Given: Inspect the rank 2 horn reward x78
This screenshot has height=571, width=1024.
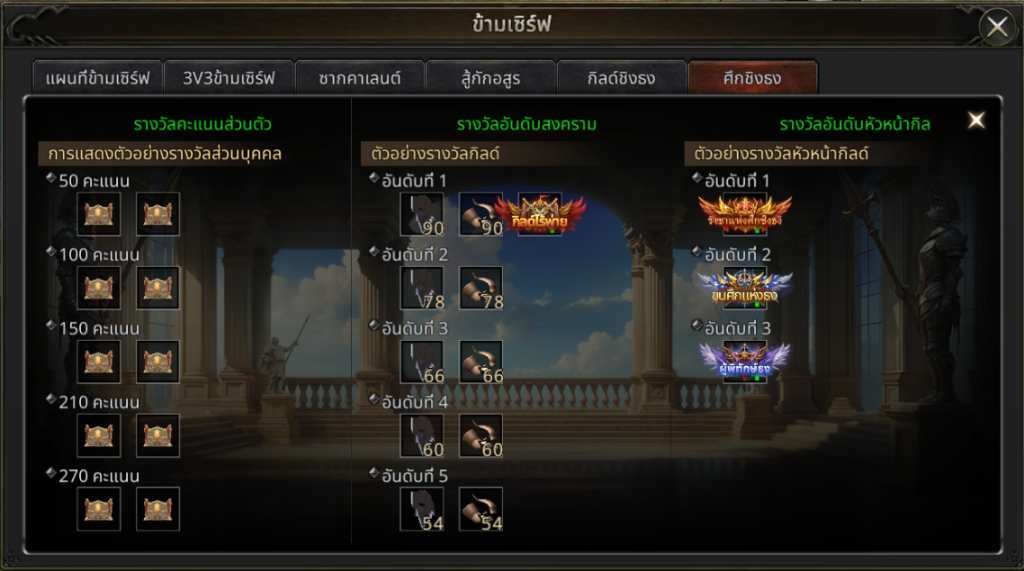Looking at the screenshot, I should 481,288.
